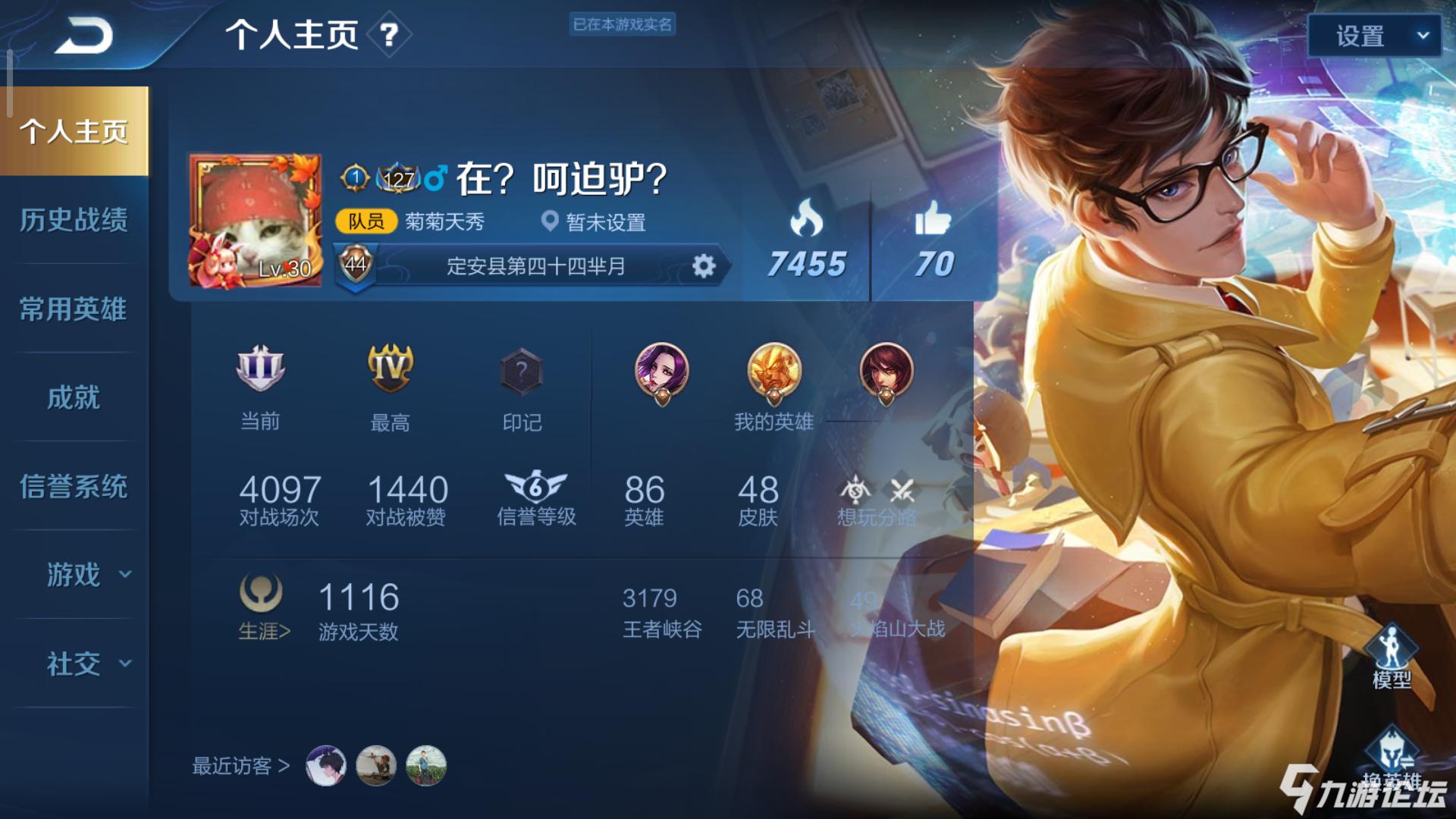Click the 最高 highest rank IV badge

[x=391, y=369]
